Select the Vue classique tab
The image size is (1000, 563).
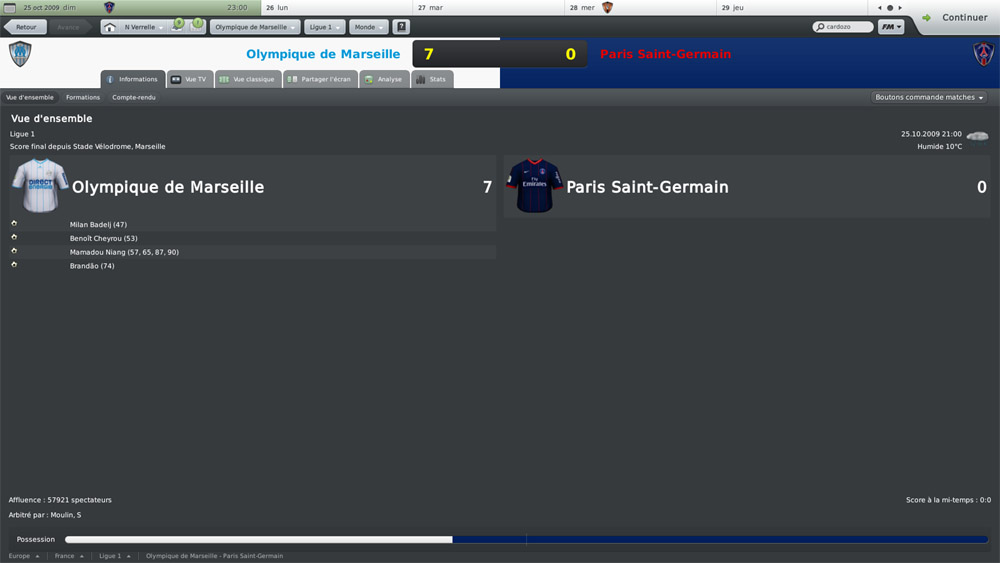coord(247,79)
